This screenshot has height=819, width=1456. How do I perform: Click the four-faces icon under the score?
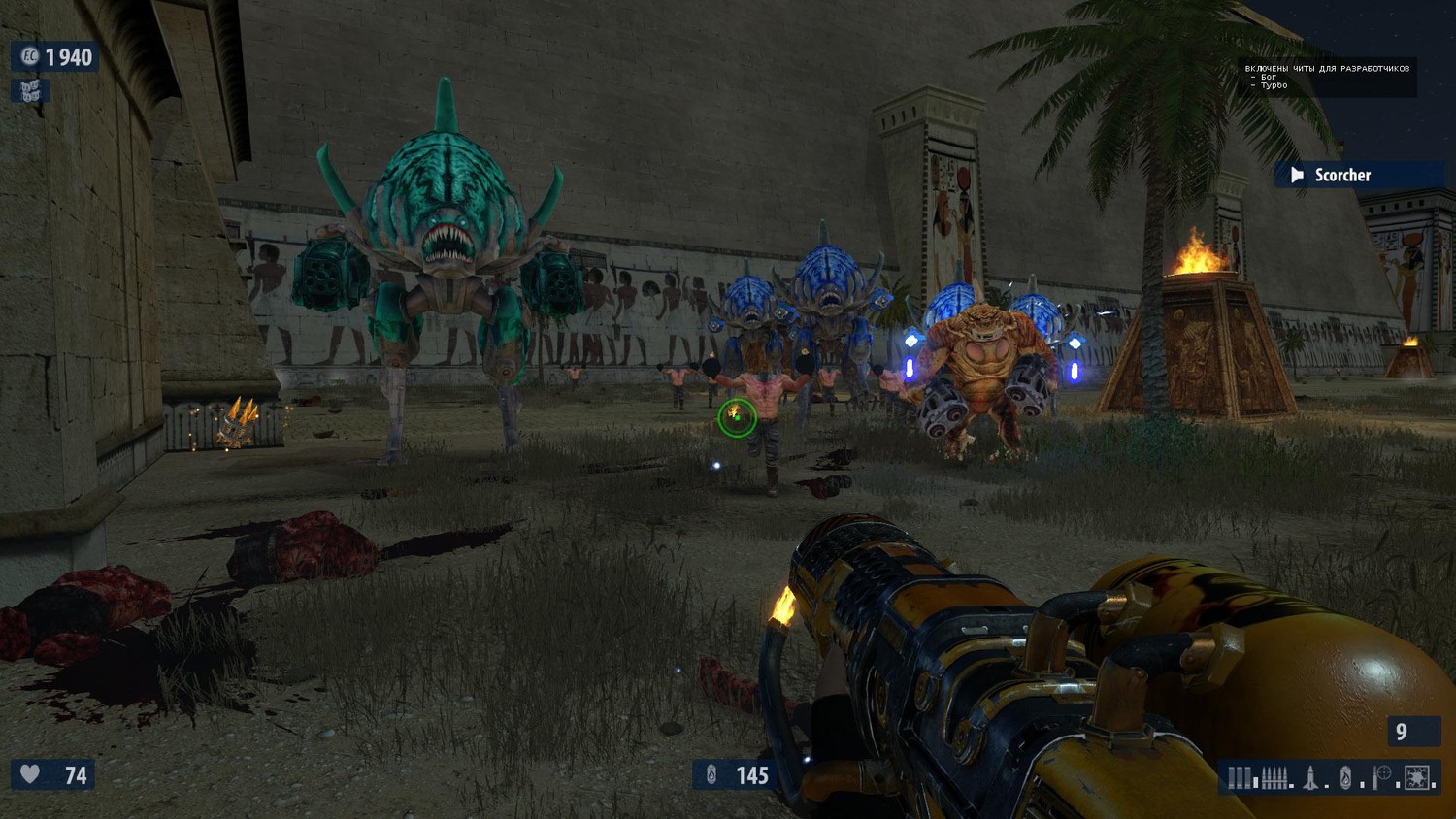(30, 91)
